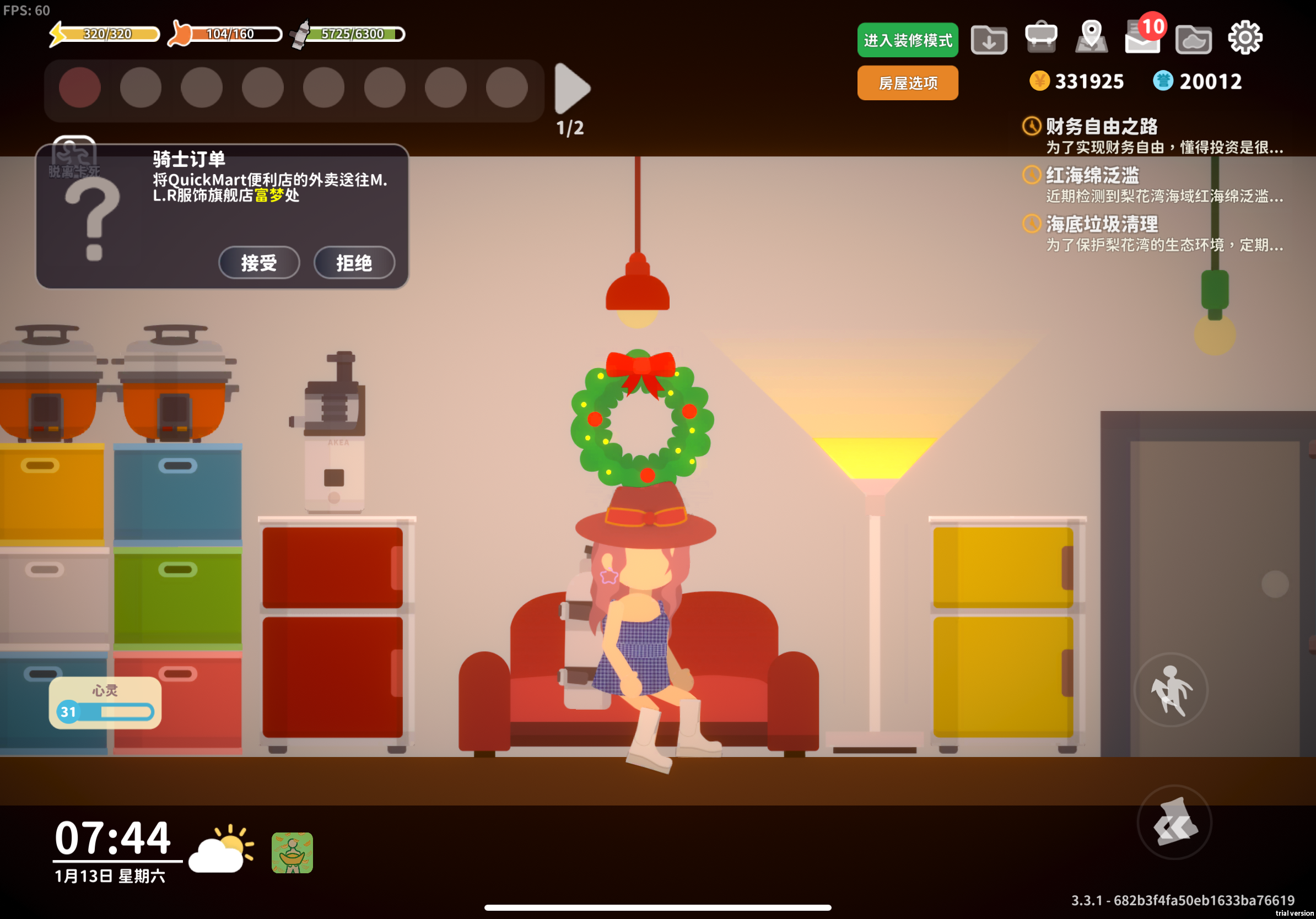The height and width of the screenshot is (919, 1316).
Task: Toggle the 脱离卡死 unstuck option
Action: [x=74, y=155]
